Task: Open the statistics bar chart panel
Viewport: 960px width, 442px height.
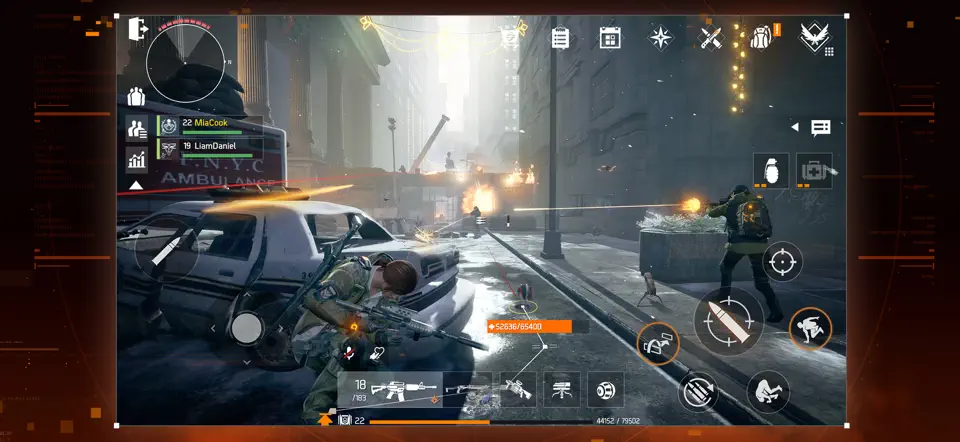Action: [x=137, y=160]
